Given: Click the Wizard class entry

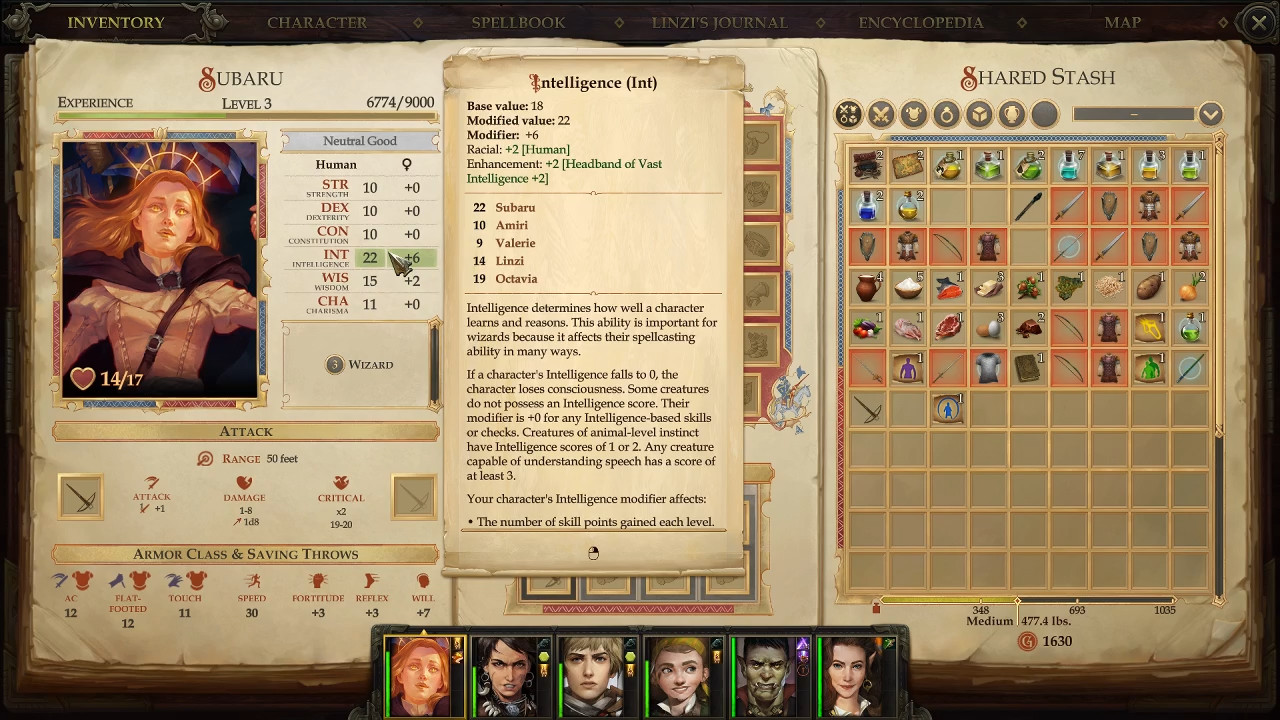Looking at the screenshot, I should tap(360, 365).
